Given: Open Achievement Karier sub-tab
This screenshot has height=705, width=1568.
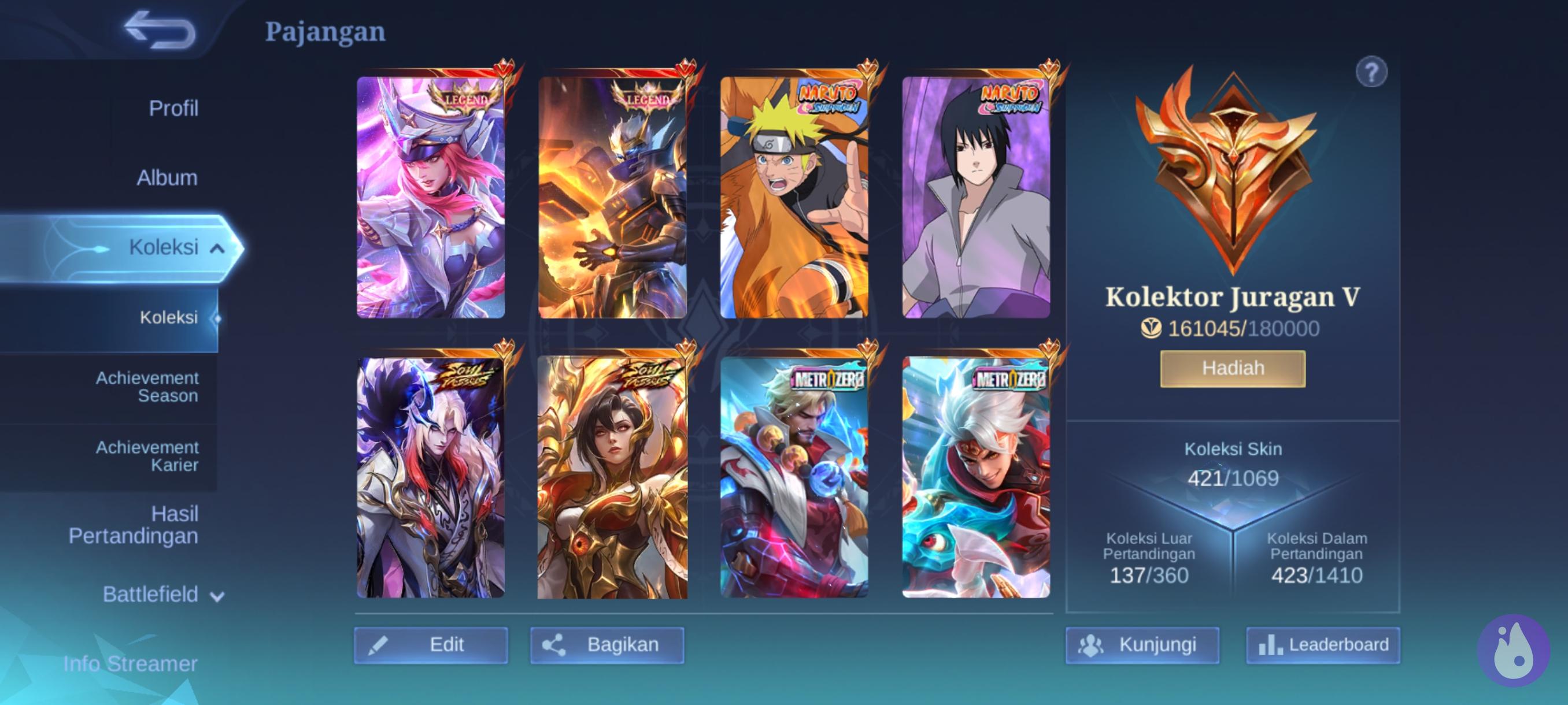Looking at the screenshot, I should 147,456.
